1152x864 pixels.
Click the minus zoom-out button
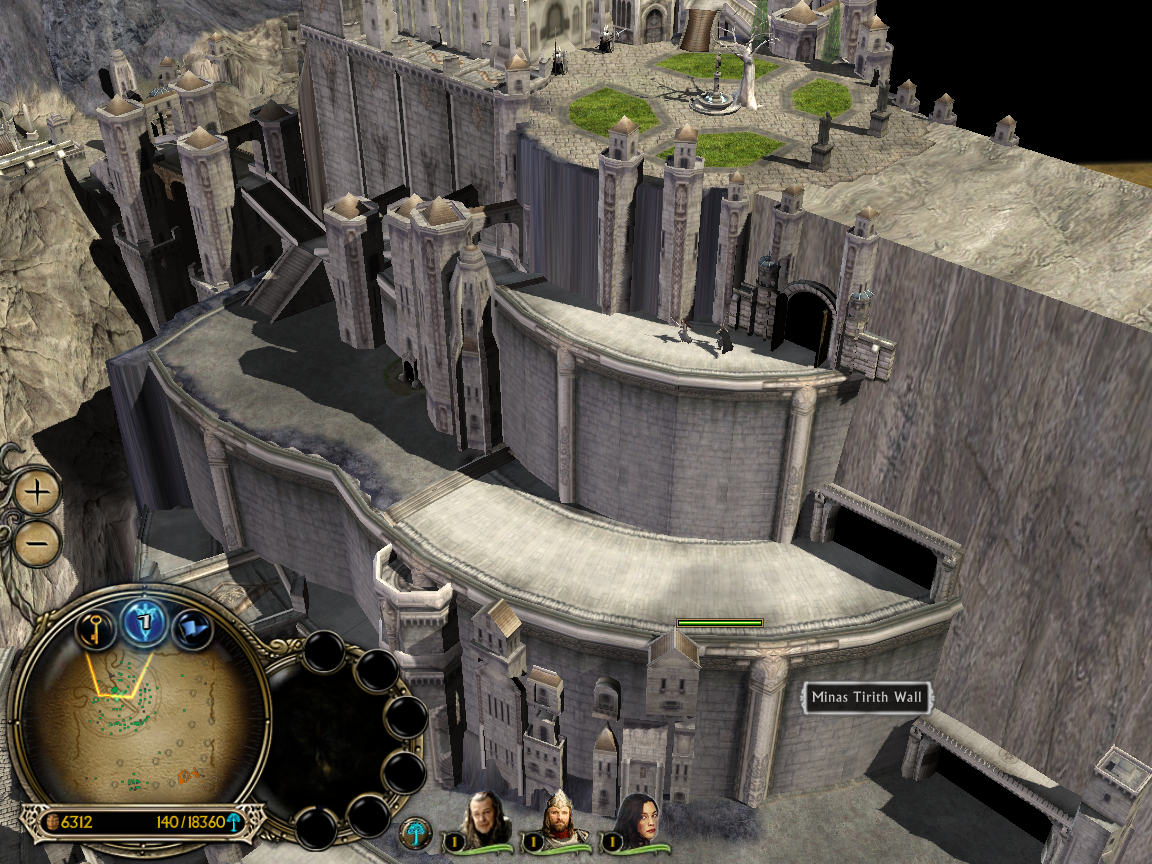37,542
